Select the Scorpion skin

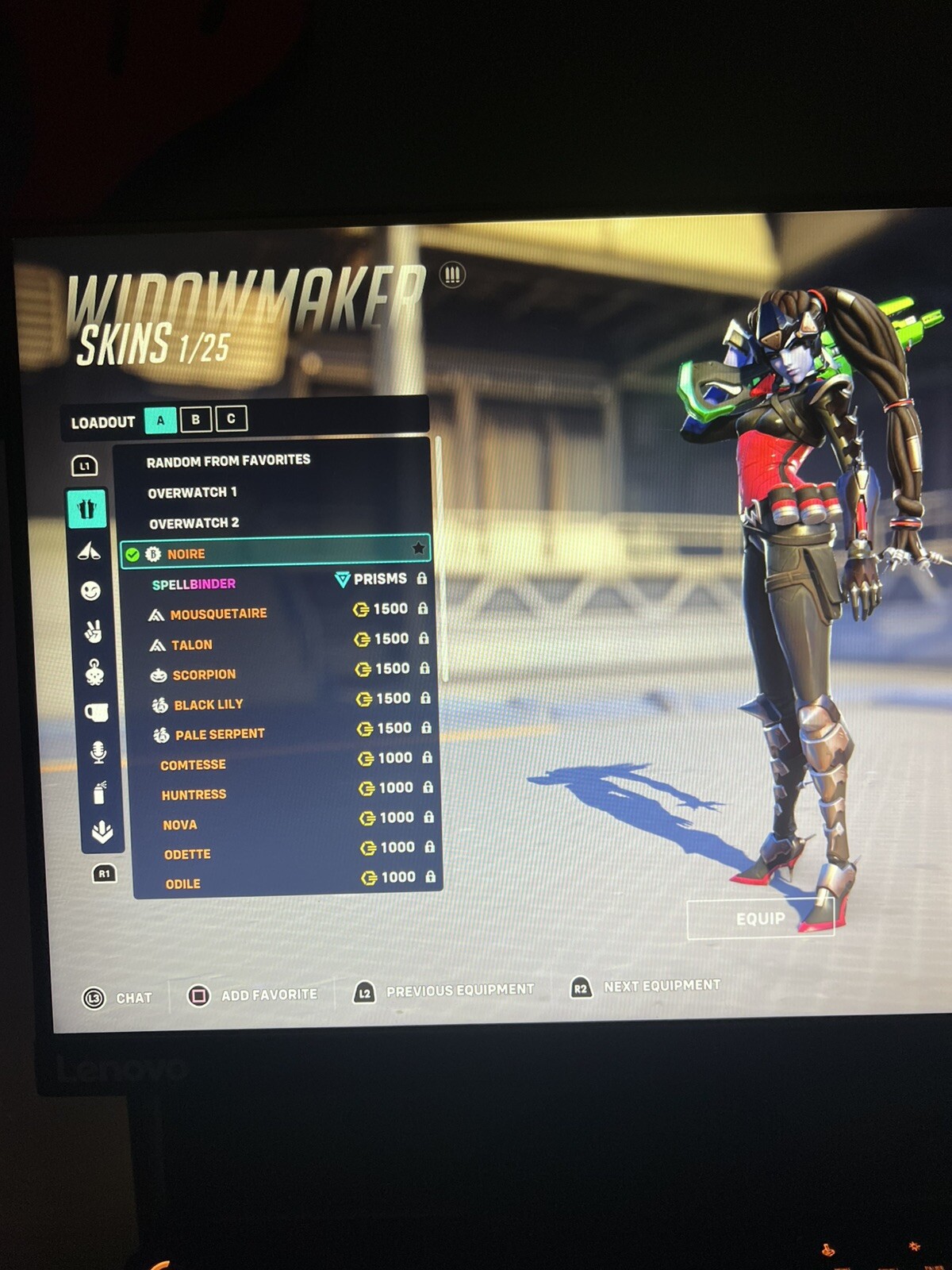pos(204,675)
